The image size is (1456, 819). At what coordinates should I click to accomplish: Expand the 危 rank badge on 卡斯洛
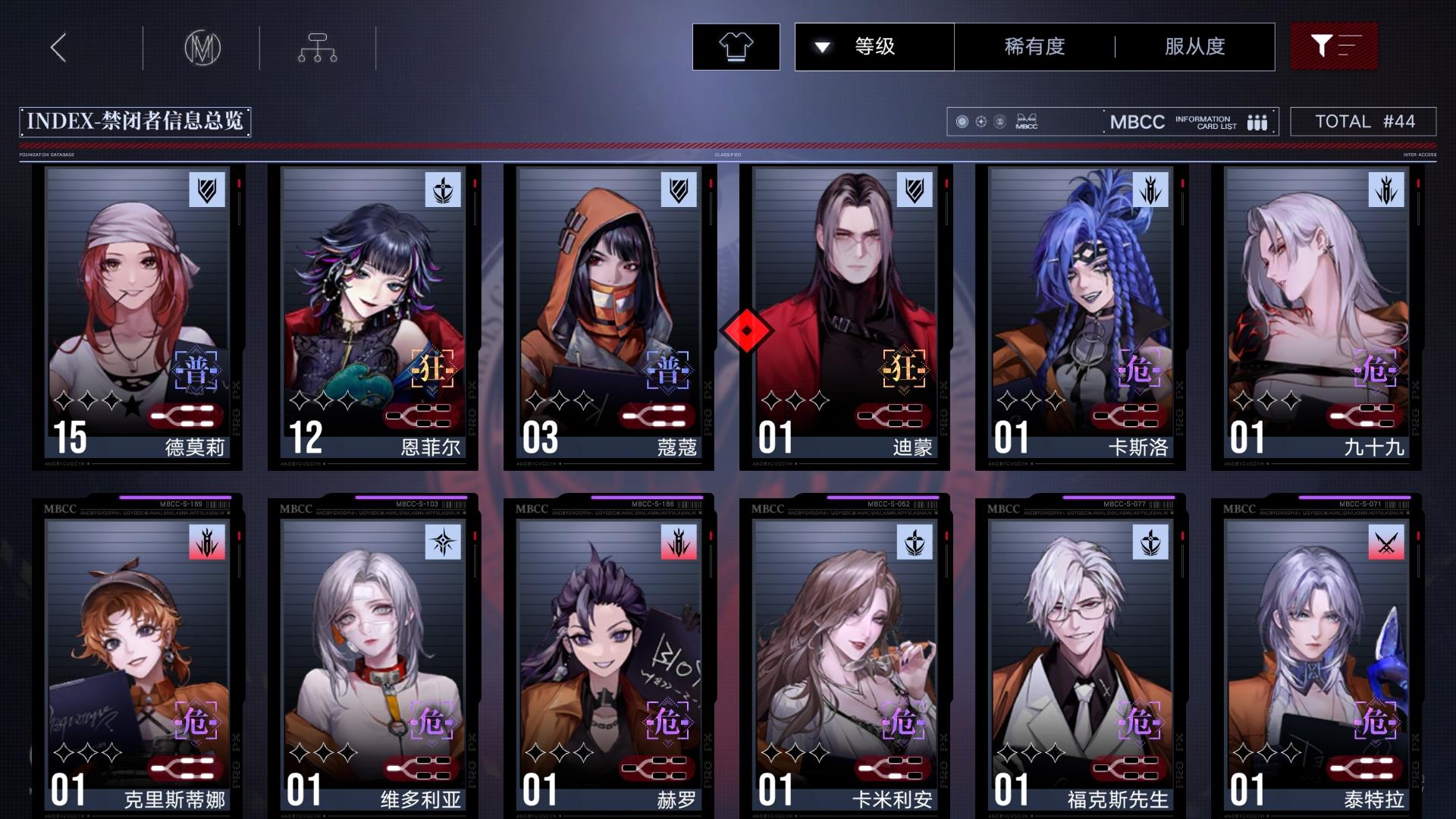(1138, 372)
